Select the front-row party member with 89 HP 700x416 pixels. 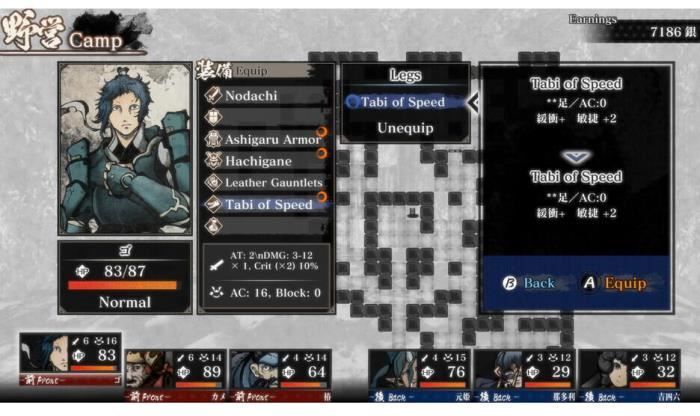point(173,369)
